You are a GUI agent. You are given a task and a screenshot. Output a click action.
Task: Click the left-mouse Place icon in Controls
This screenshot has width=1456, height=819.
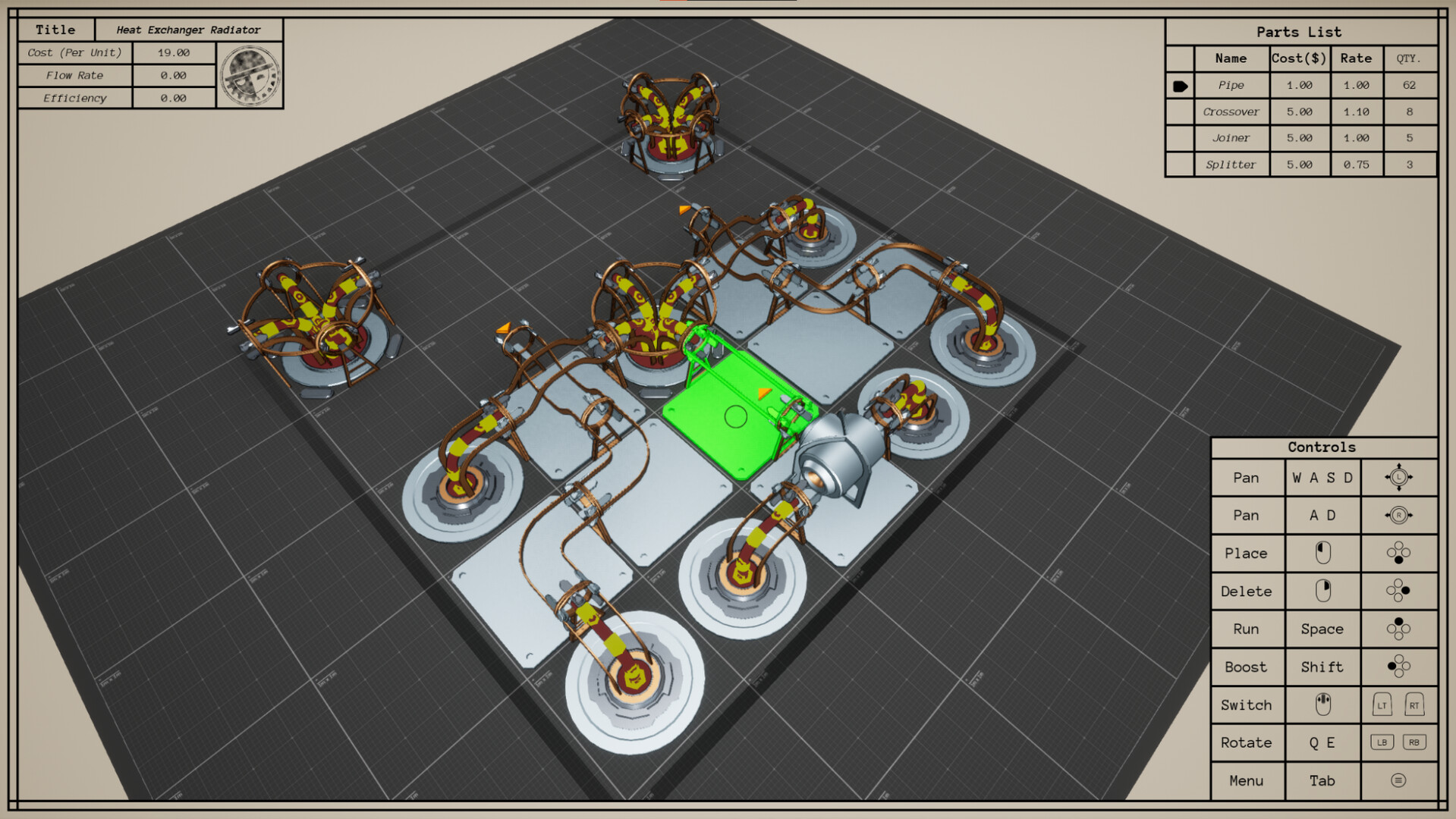click(1322, 553)
